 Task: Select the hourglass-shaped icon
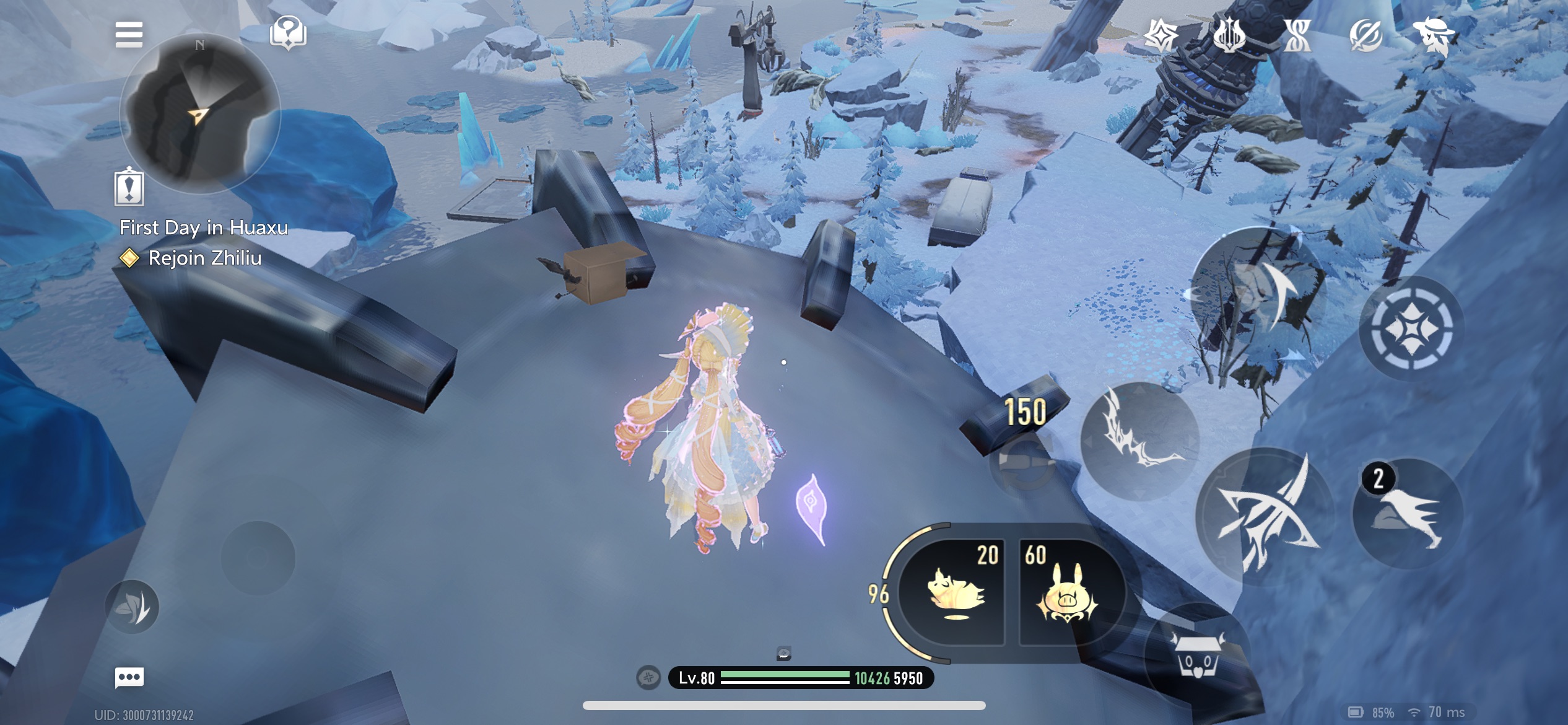pos(1297,35)
